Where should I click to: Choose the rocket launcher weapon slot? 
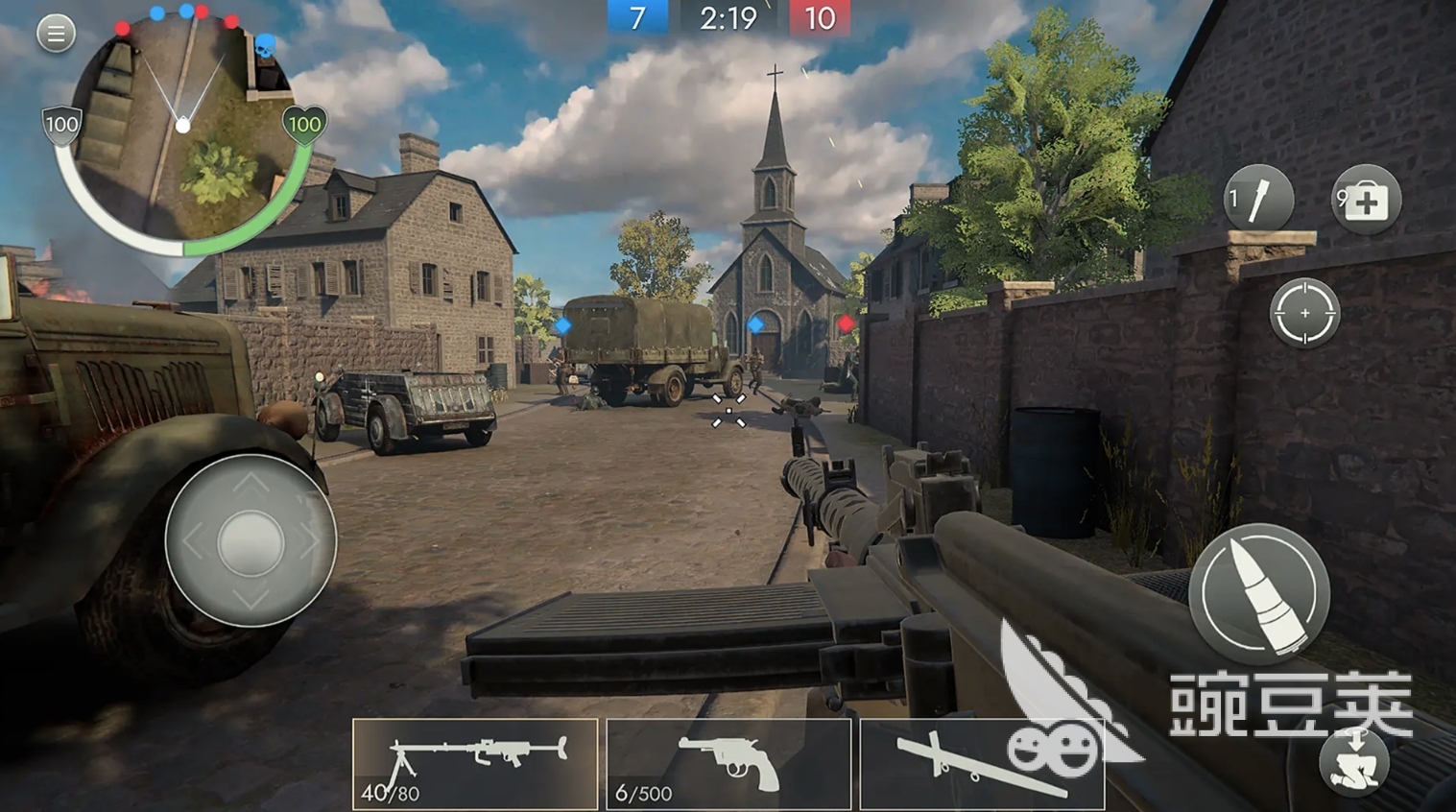click(x=981, y=764)
